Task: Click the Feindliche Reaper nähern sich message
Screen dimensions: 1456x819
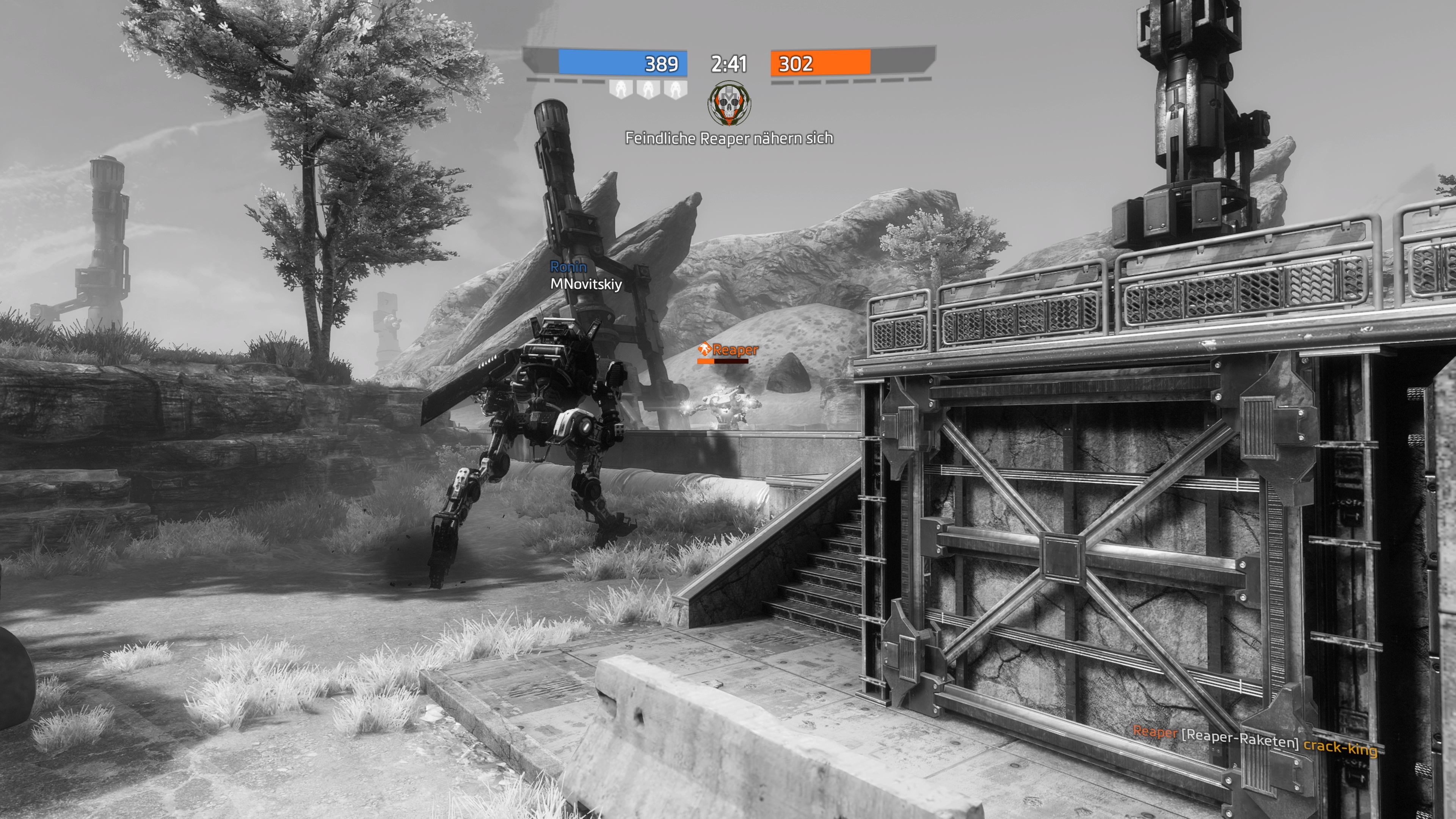Action: (729, 138)
